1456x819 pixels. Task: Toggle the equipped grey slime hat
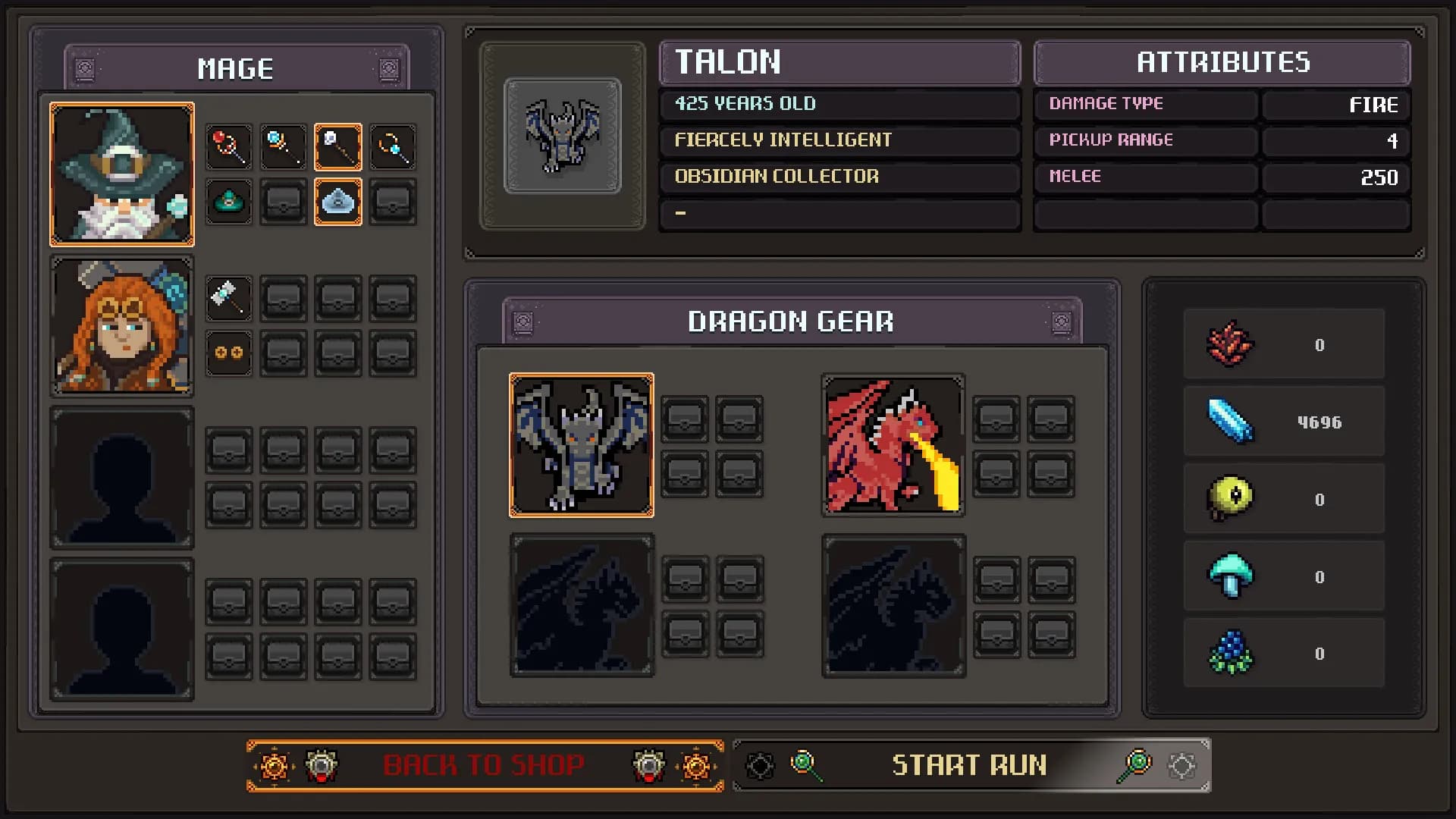pyautogui.click(x=339, y=202)
